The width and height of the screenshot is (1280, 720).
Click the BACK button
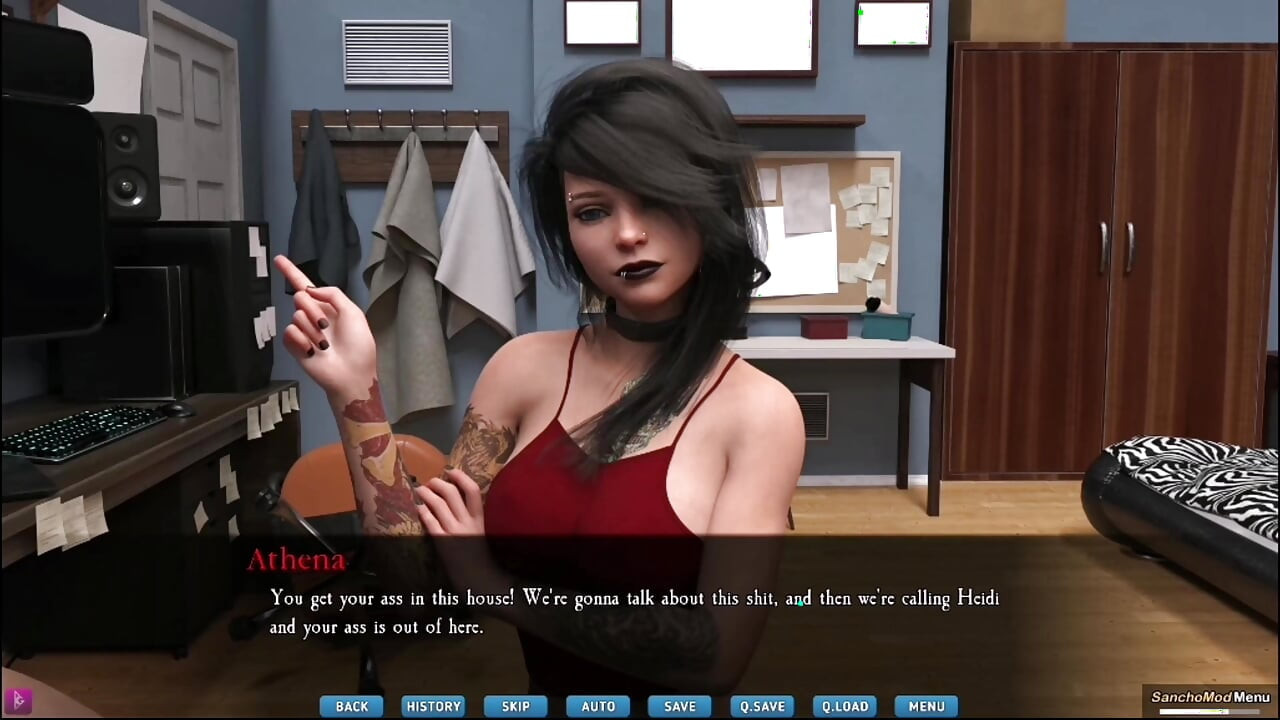pyautogui.click(x=351, y=706)
